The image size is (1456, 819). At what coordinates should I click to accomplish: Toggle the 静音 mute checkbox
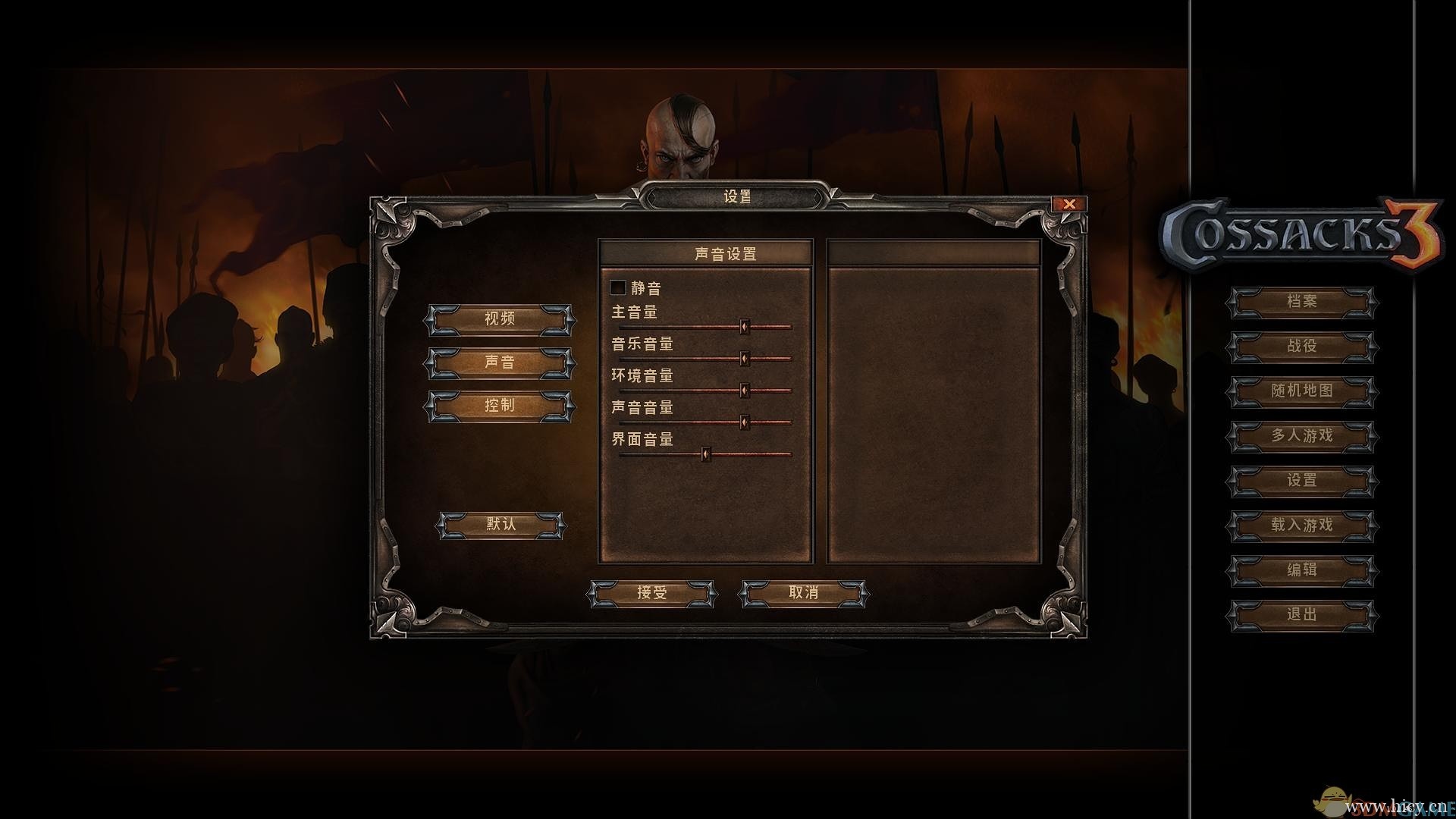[x=618, y=287]
